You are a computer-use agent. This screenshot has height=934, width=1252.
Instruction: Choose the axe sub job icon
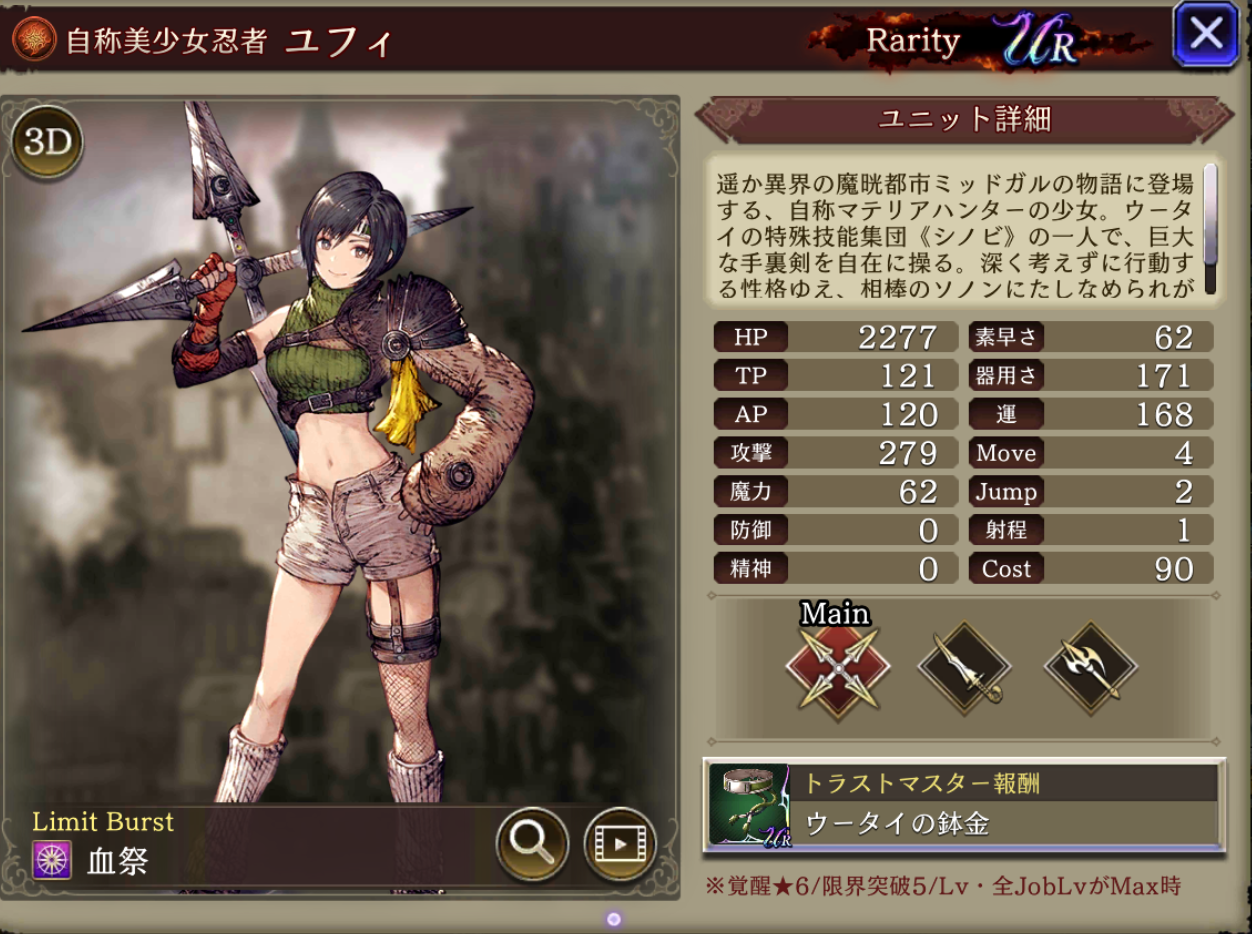click(x=1090, y=669)
